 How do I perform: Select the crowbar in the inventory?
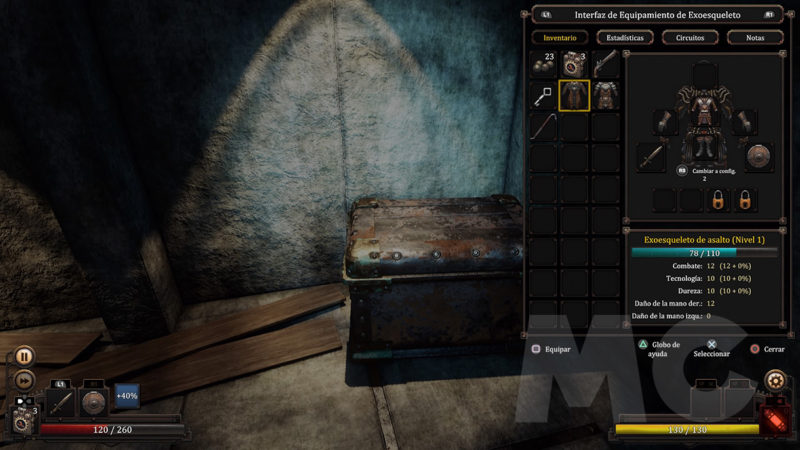pyautogui.click(x=543, y=127)
